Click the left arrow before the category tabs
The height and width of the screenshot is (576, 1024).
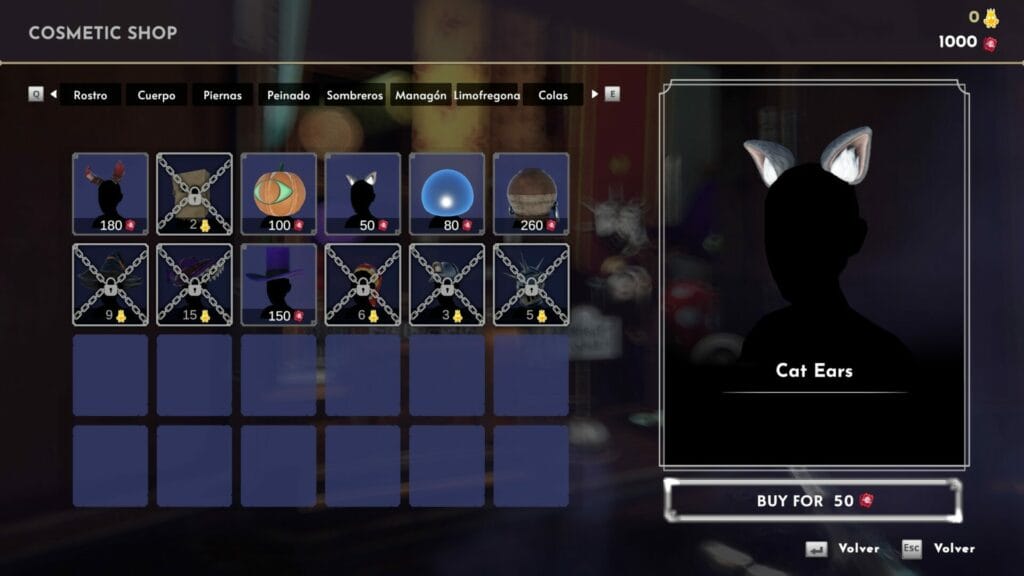coord(53,94)
